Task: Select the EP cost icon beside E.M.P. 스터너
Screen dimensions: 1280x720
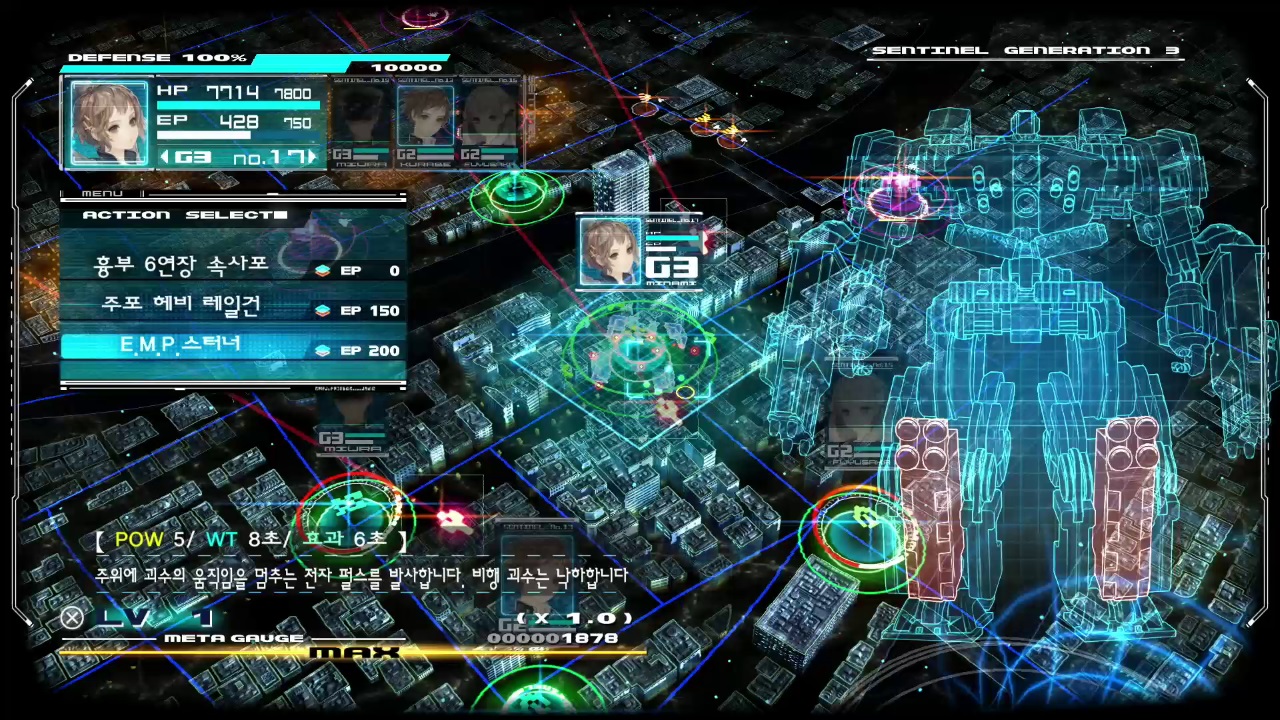Action: pyautogui.click(x=323, y=350)
